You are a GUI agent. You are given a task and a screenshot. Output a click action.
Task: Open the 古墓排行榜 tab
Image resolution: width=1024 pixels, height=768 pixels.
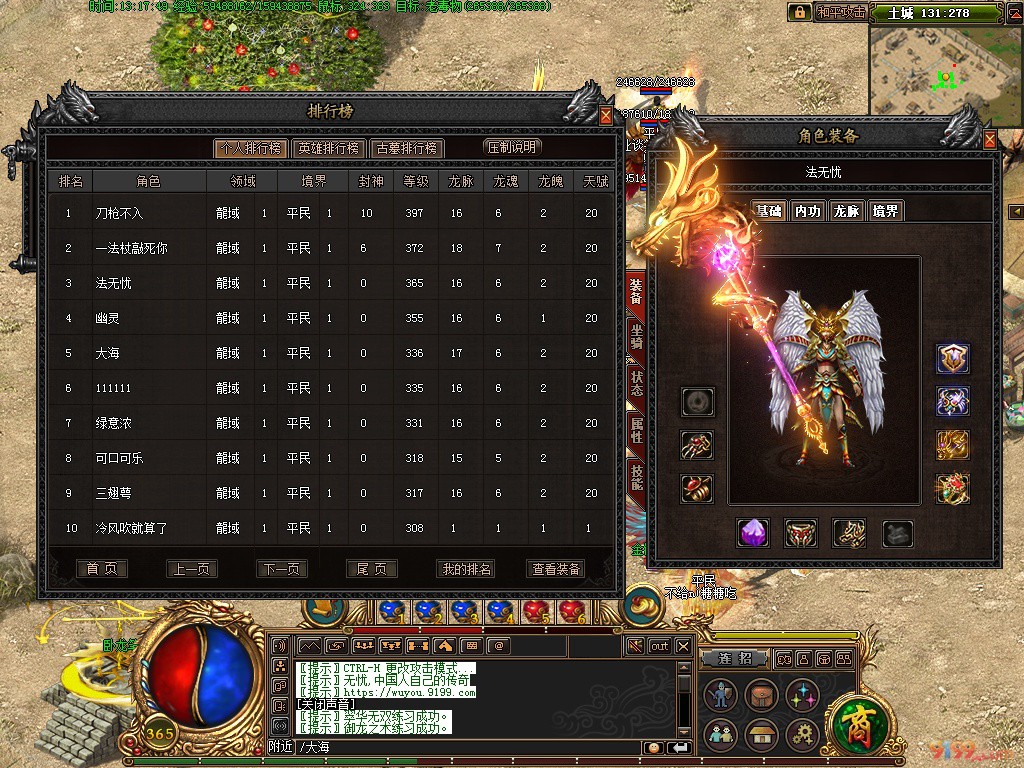[x=406, y=148]
